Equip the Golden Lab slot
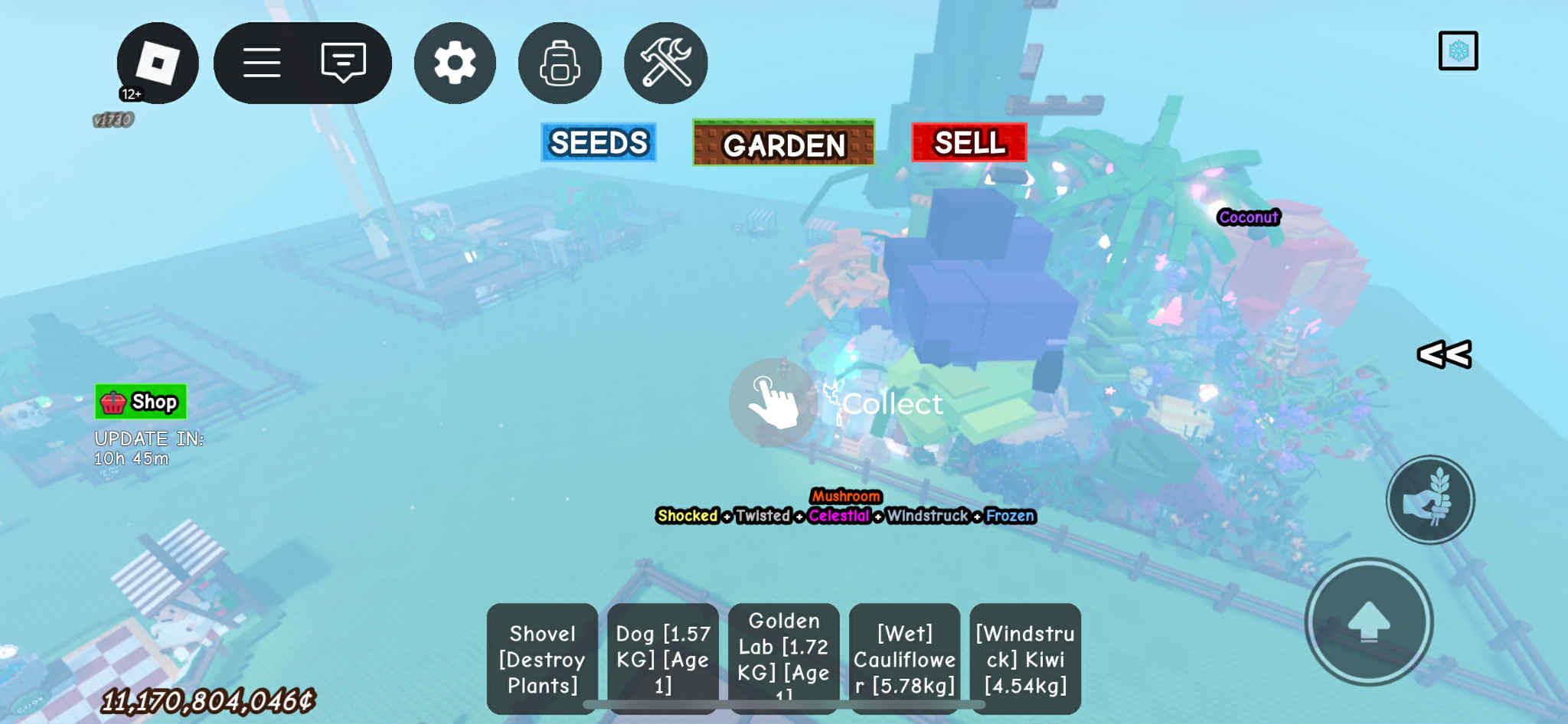 pos(784,658)
